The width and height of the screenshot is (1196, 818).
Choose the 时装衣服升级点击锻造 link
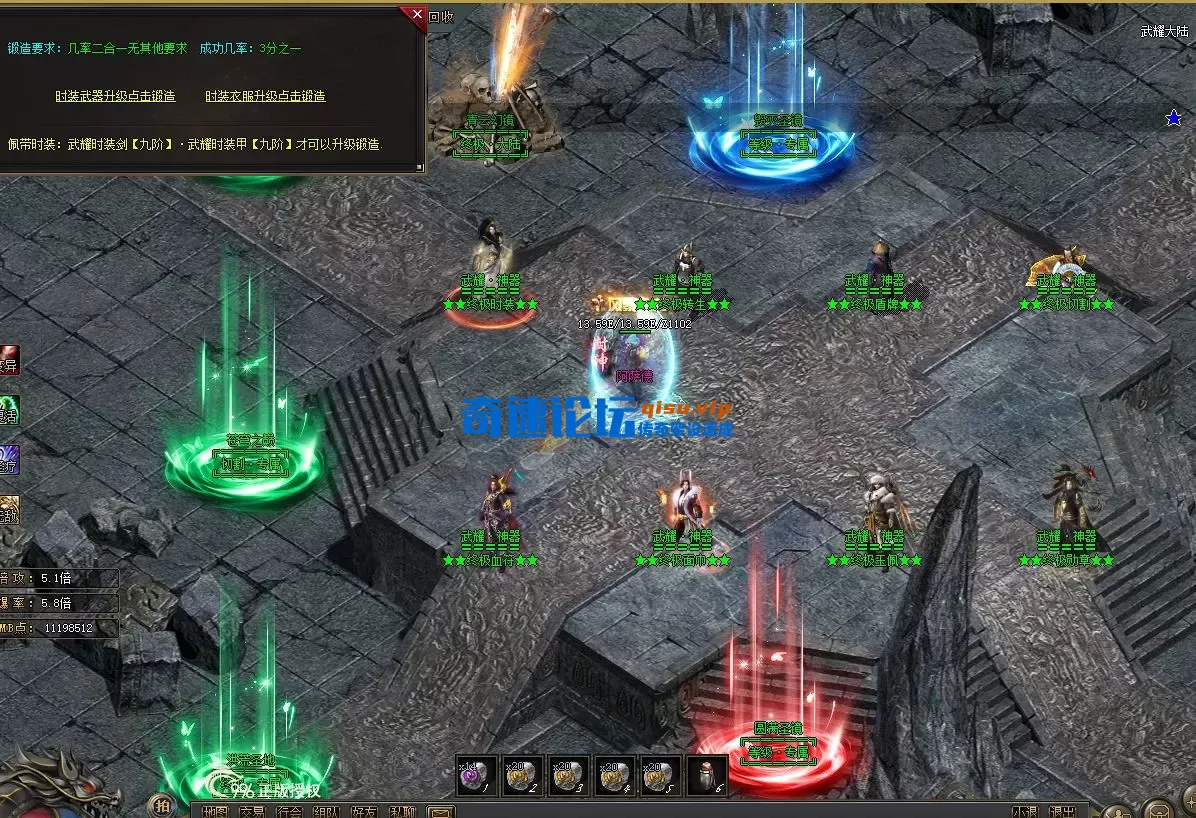point(265,96)
